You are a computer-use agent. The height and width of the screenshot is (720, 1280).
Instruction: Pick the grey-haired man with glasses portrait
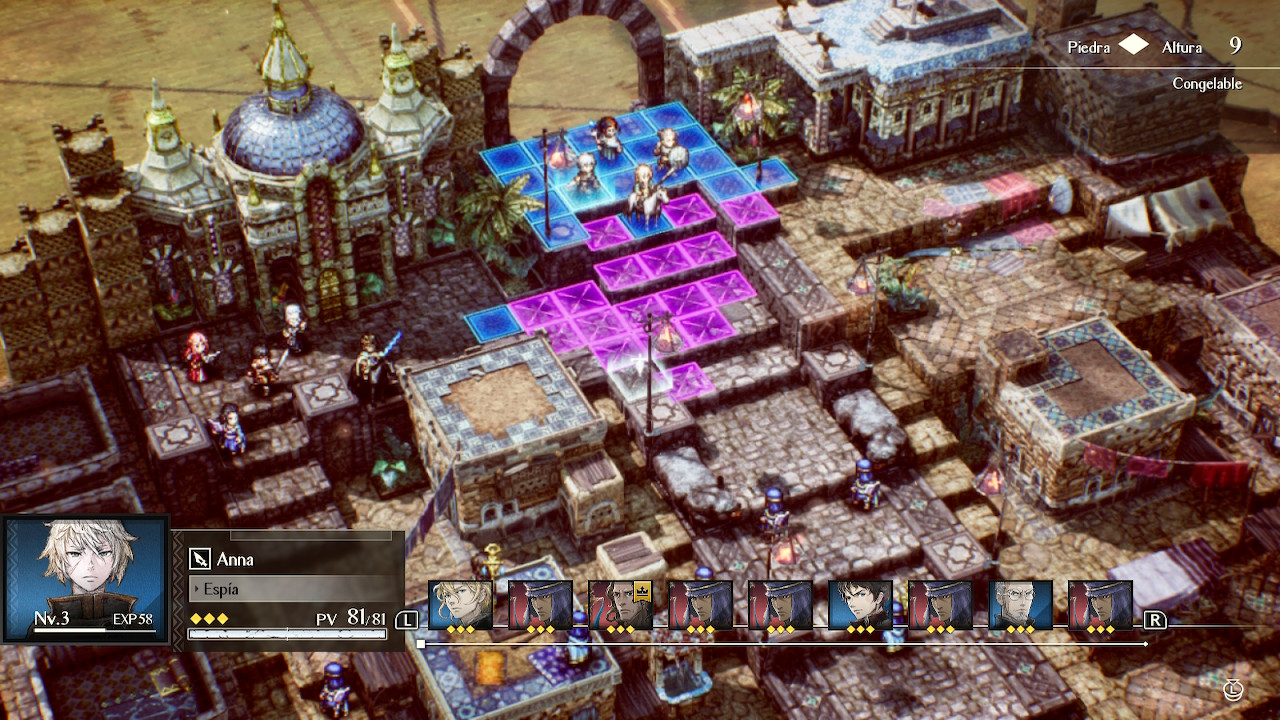click(x=1020, y=604)
